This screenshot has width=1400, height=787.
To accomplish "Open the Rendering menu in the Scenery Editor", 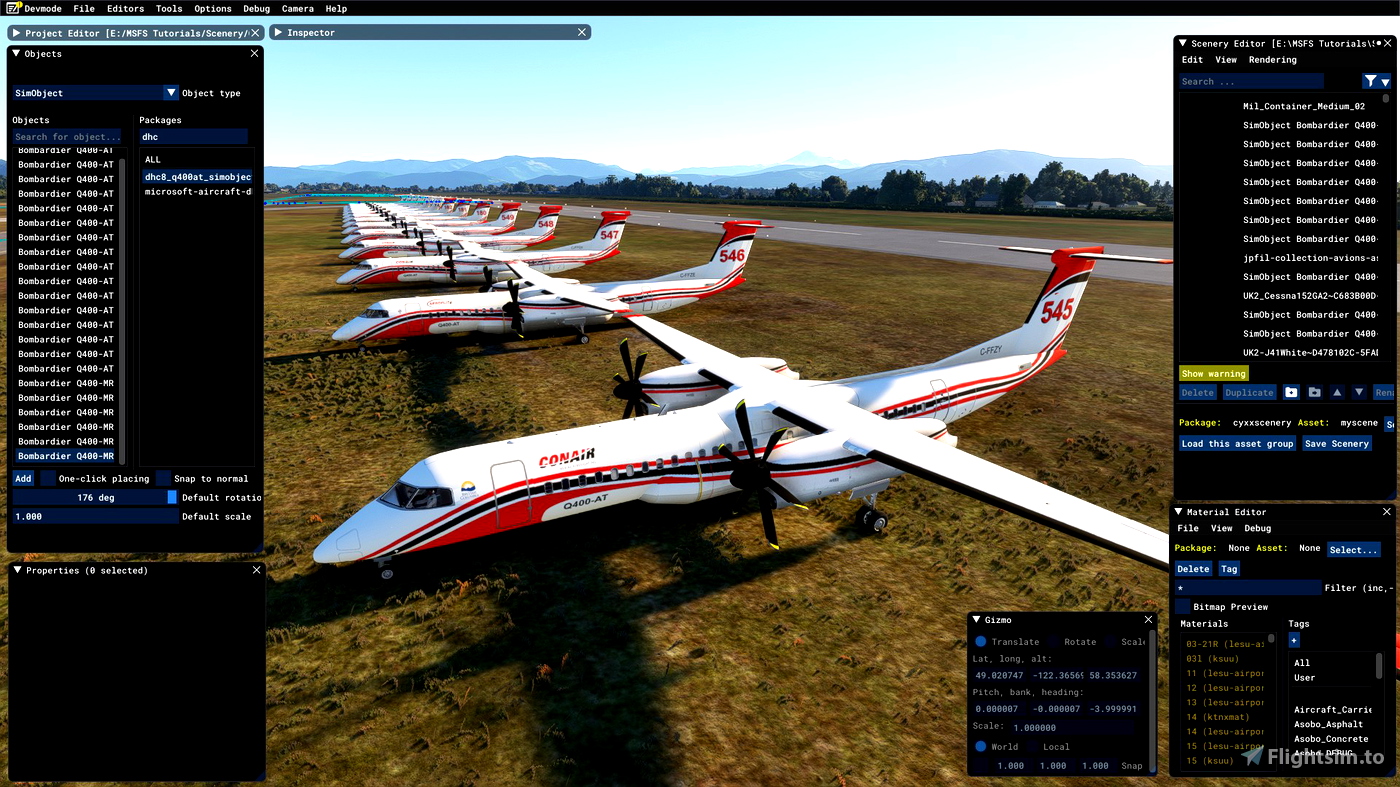I will click(1272, 59).
